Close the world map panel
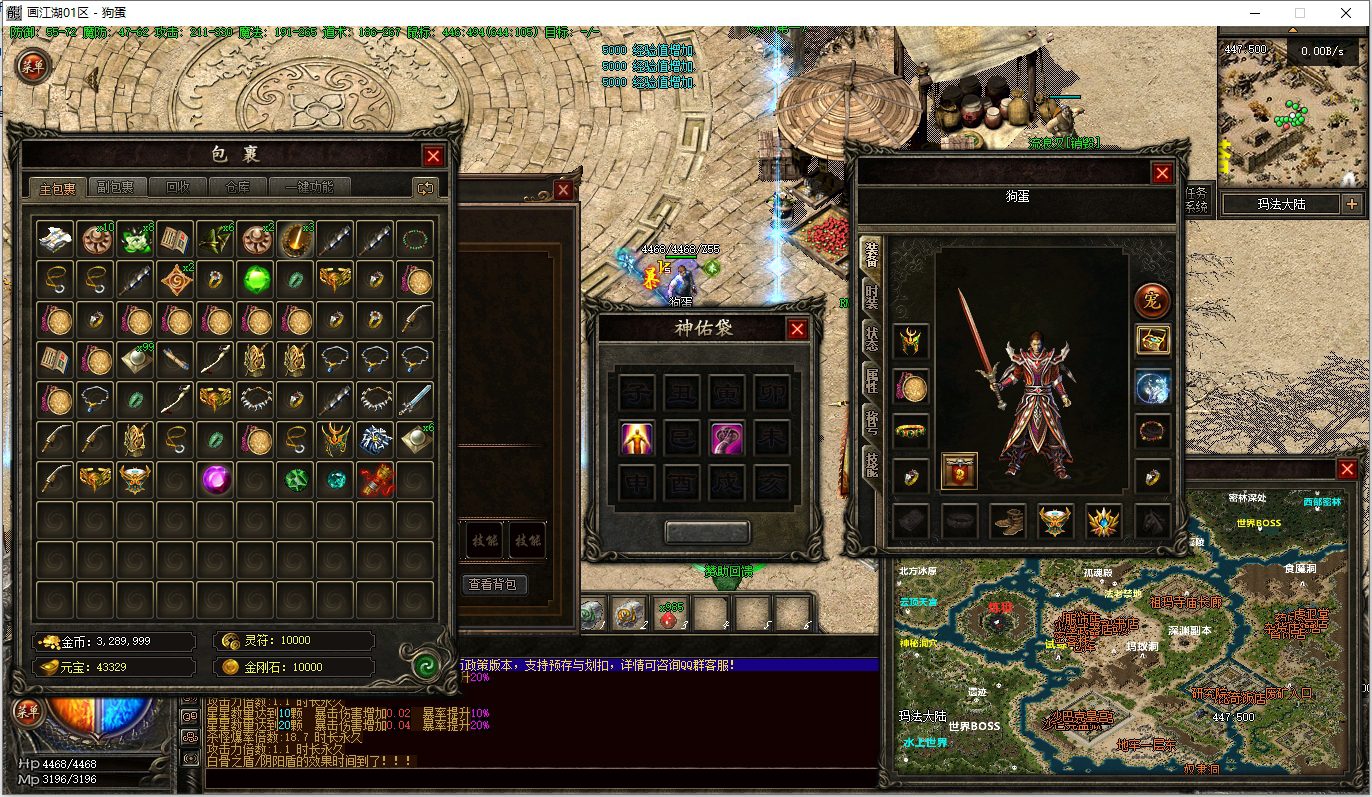The image size is (1372, 797). tap(1345, 471)
